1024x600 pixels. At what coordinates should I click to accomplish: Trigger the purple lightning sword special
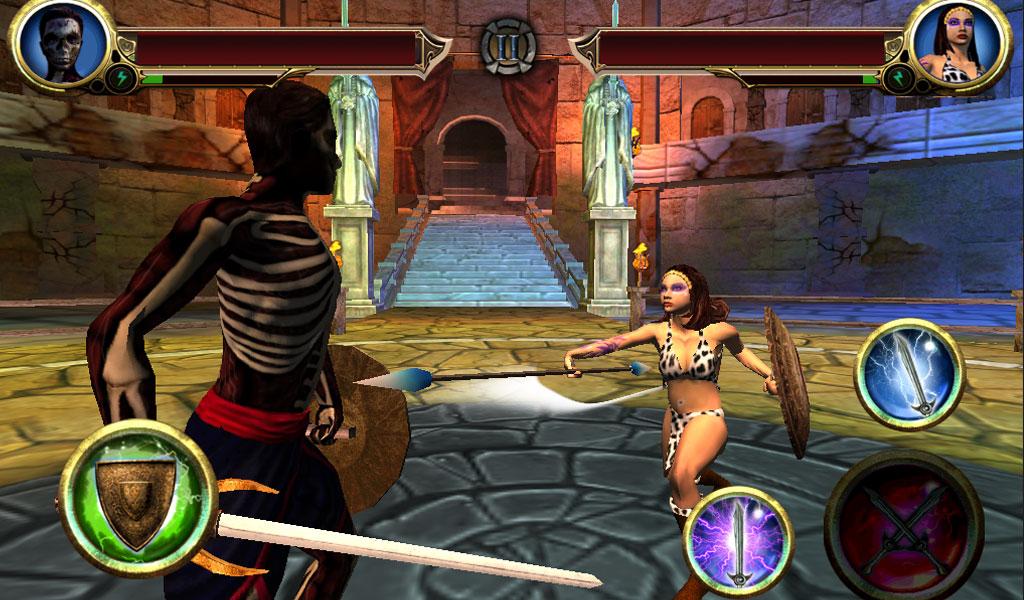pos(739,541)
